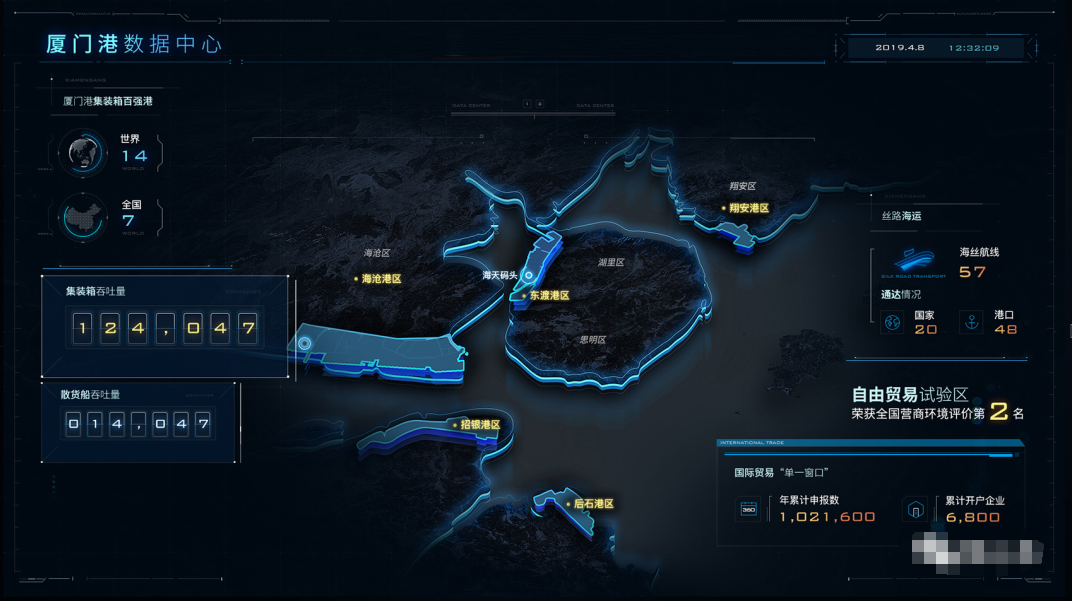Select the globe icon beside 国家
This screenshot has height=601, width=1072.
pos(891,322)
